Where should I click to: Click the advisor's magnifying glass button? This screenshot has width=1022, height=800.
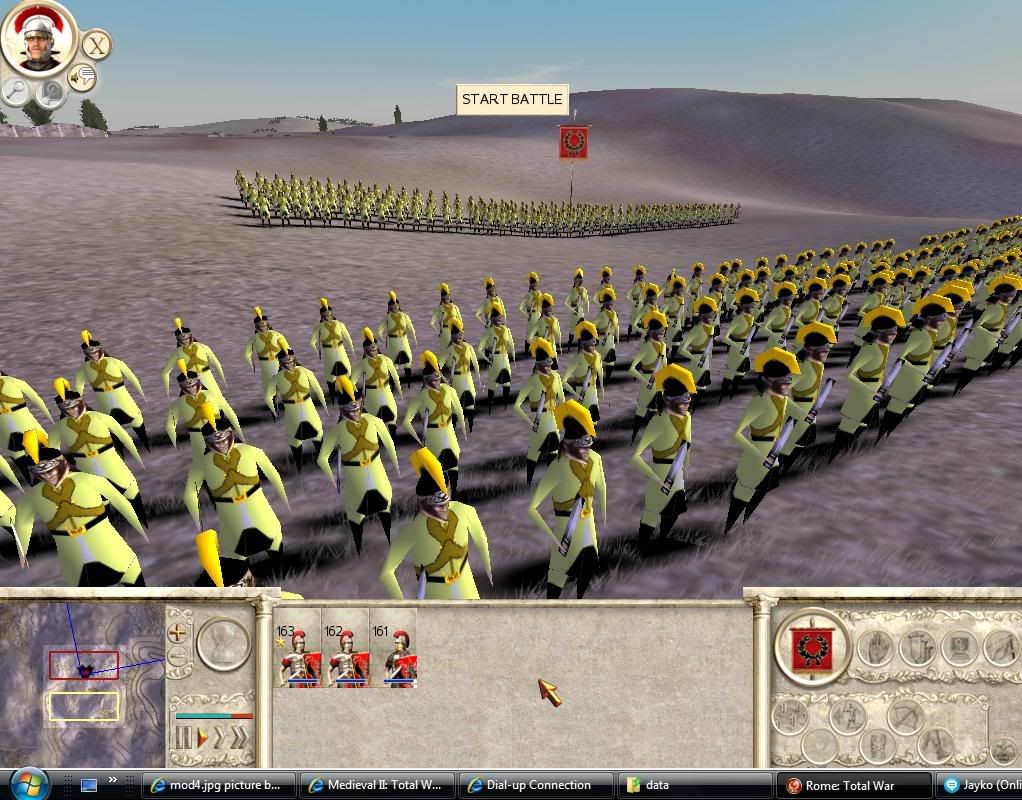tap(17, 91)
